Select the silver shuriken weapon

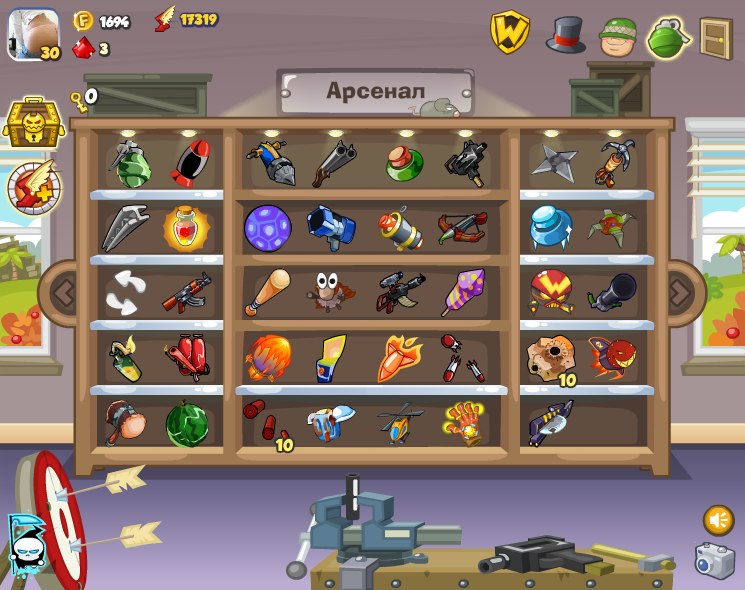[x=553, y=161]
